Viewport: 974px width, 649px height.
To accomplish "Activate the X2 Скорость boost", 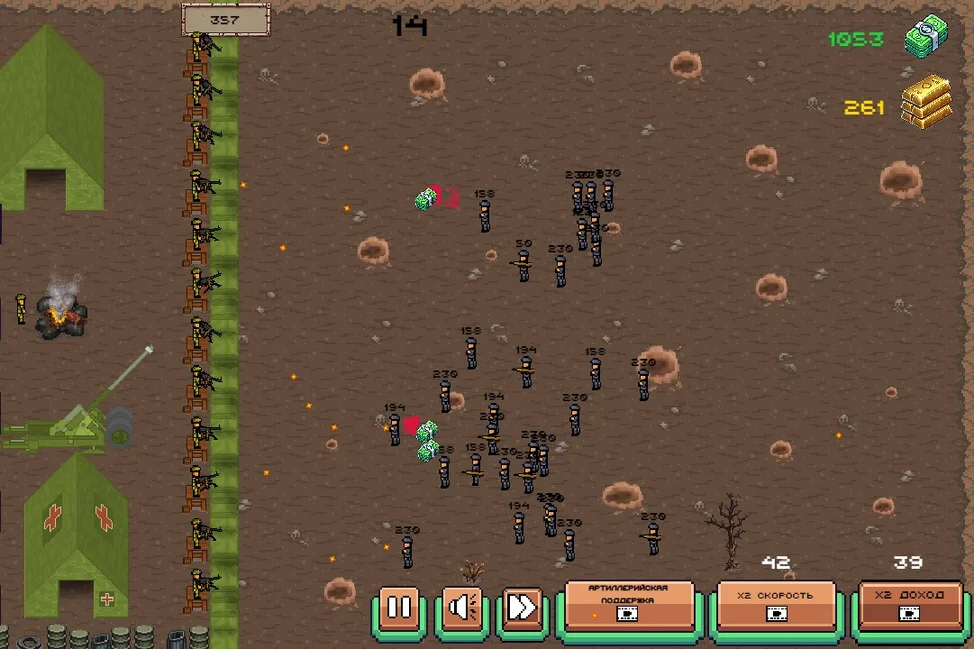I will click(x=775, y=604).
